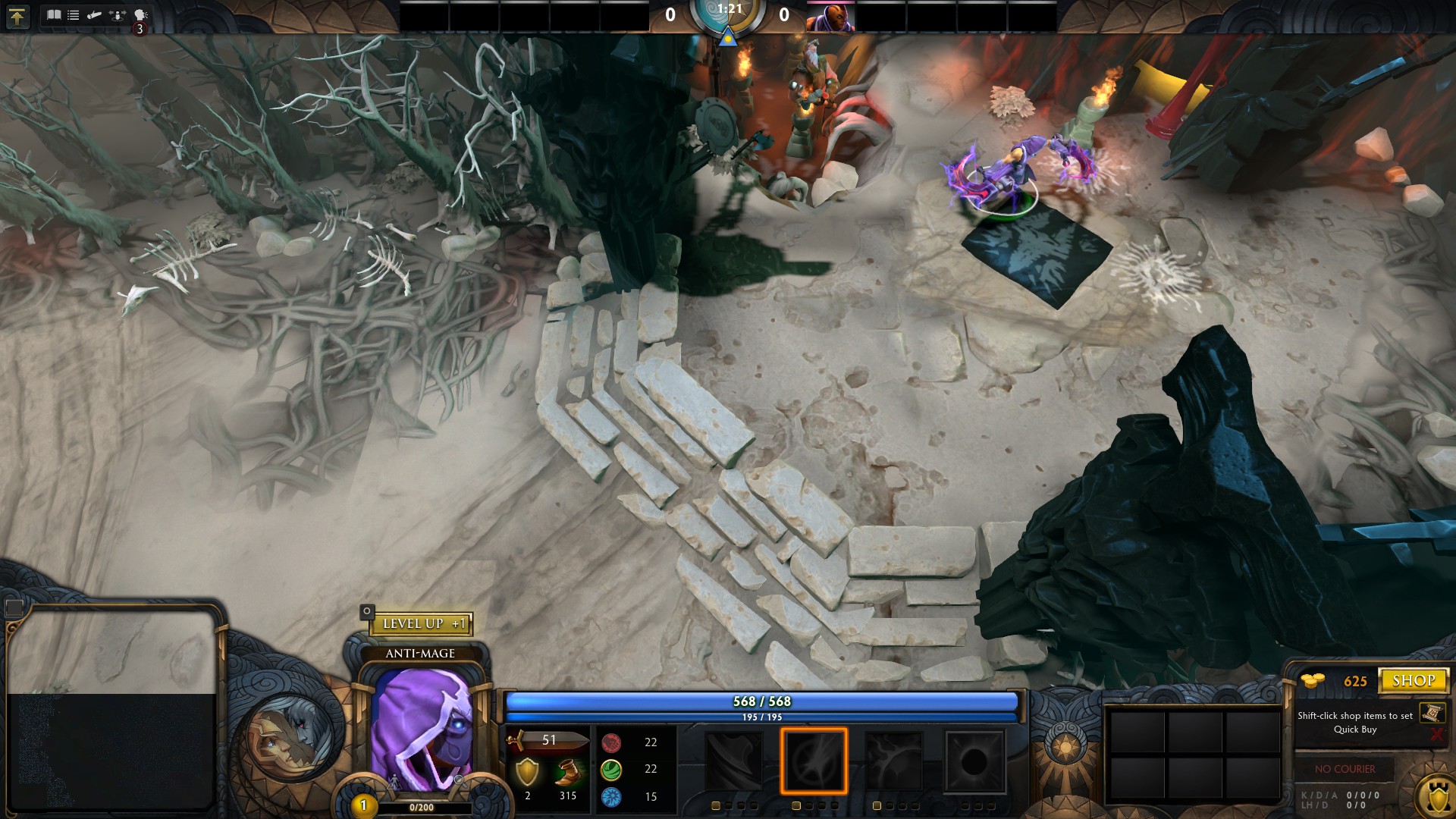Choose the Mana Break ability icon
1456x819 pixels.
click(x=733, y=761)
